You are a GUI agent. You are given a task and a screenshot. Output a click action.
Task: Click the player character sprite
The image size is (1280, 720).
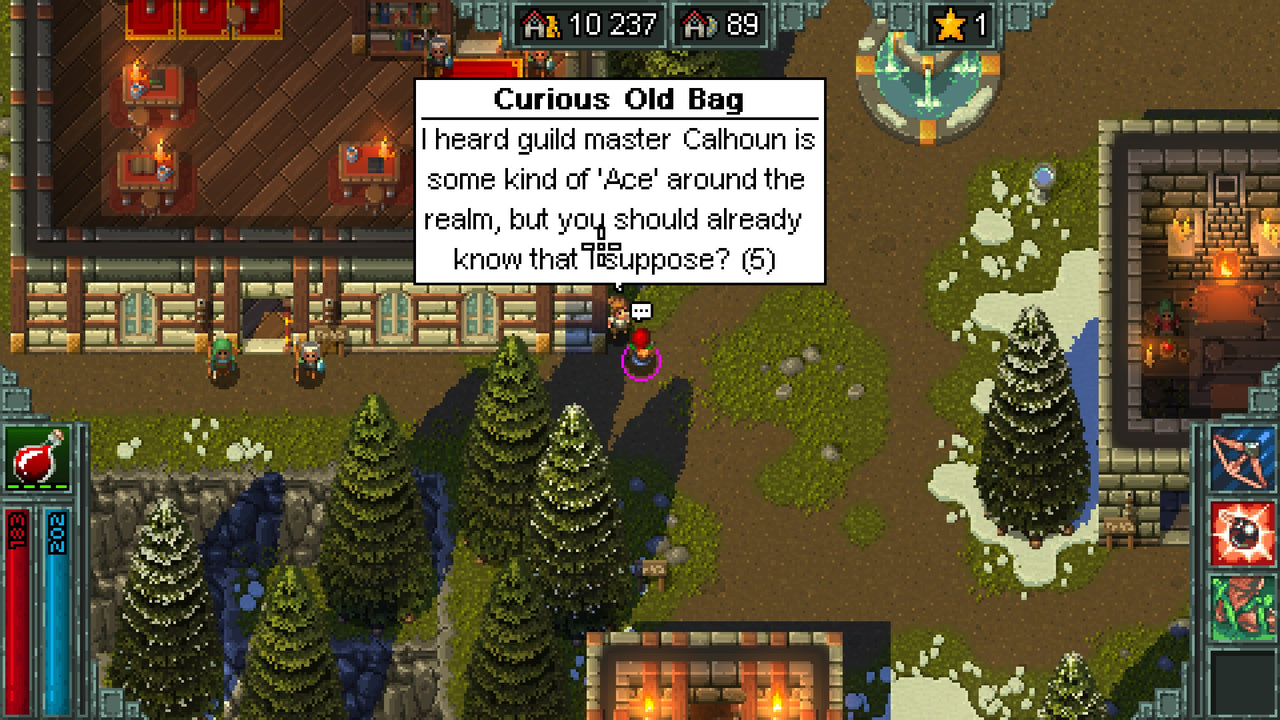point(641,350)
